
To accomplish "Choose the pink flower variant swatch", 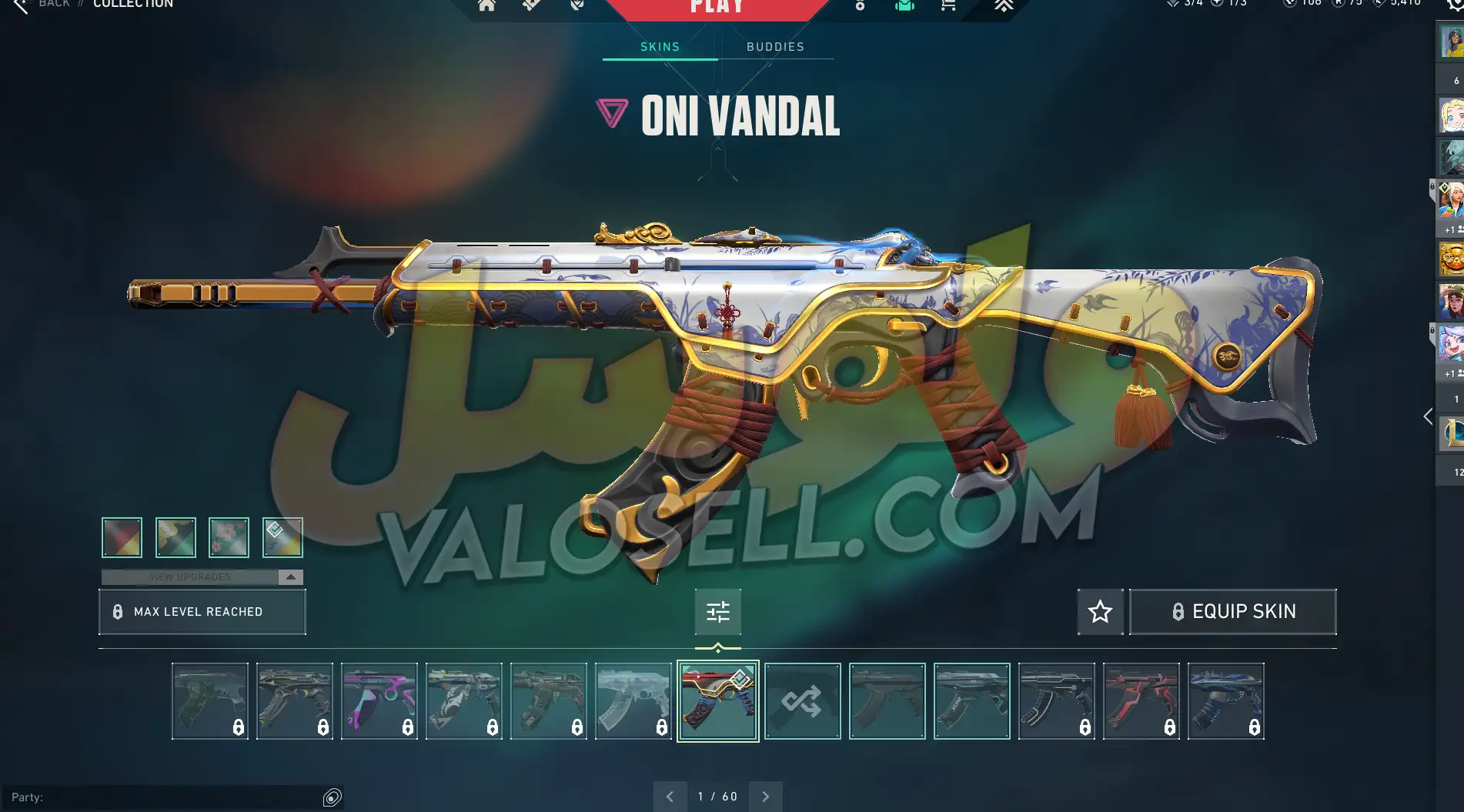I will tap(229, 537).
